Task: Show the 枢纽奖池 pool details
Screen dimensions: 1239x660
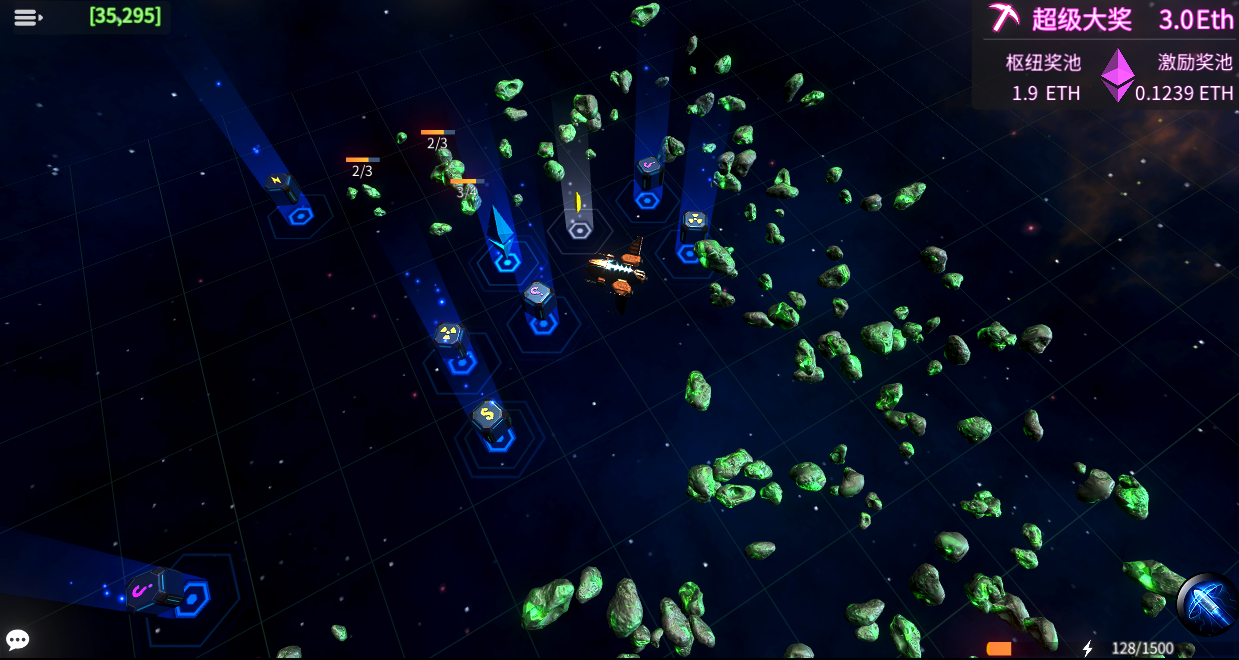Action: (1044, 77)
